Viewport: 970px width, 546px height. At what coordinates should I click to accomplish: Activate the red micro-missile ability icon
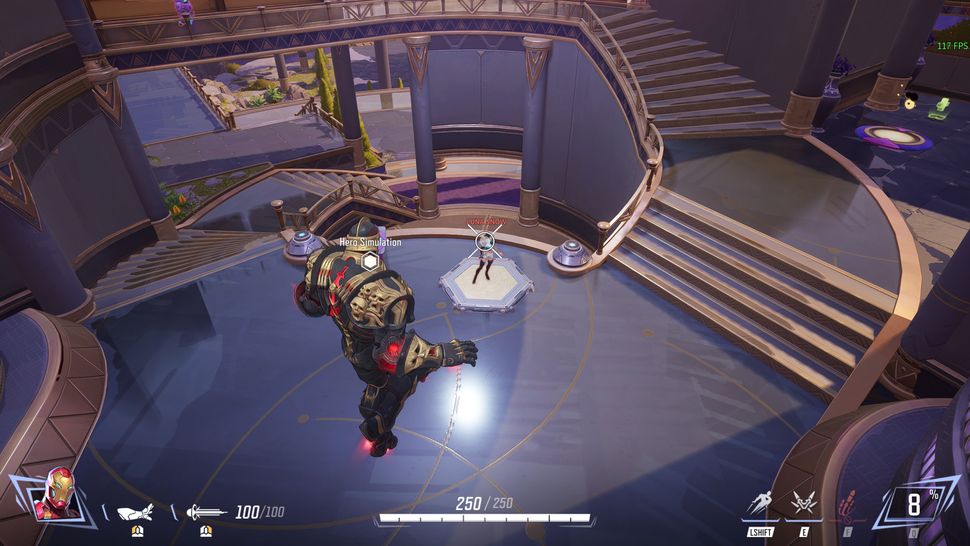tap(846, 505)
